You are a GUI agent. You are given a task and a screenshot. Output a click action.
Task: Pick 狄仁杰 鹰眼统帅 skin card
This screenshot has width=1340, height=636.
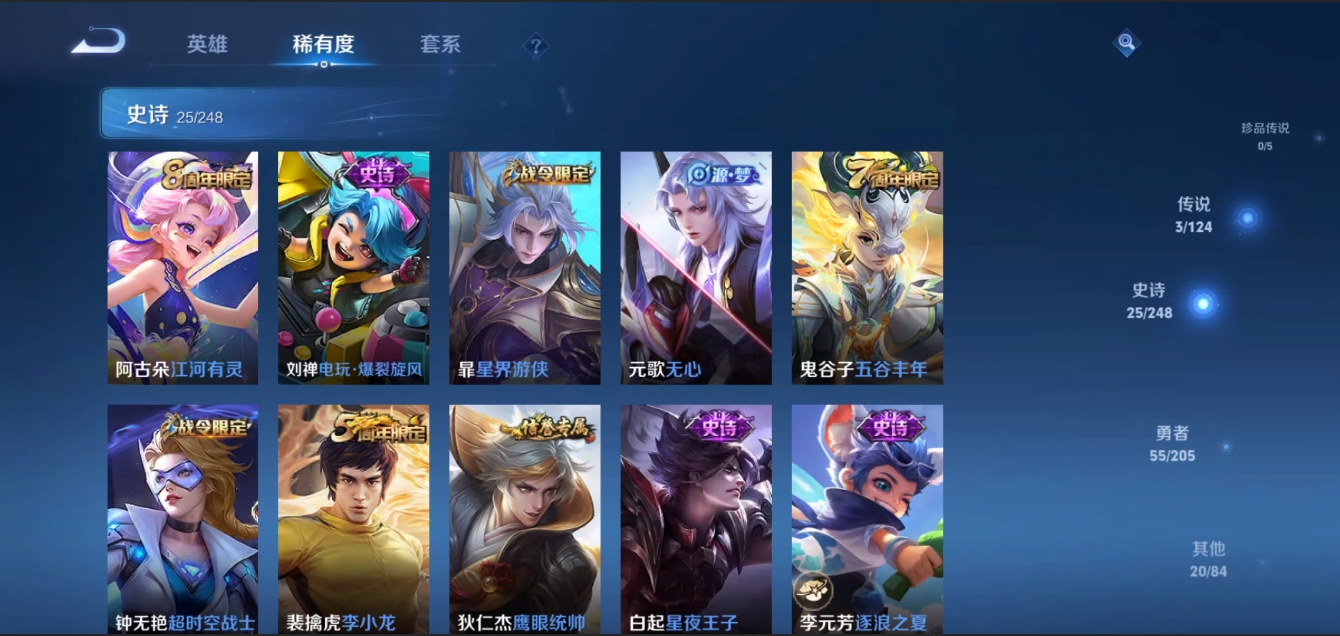[525, 519]
